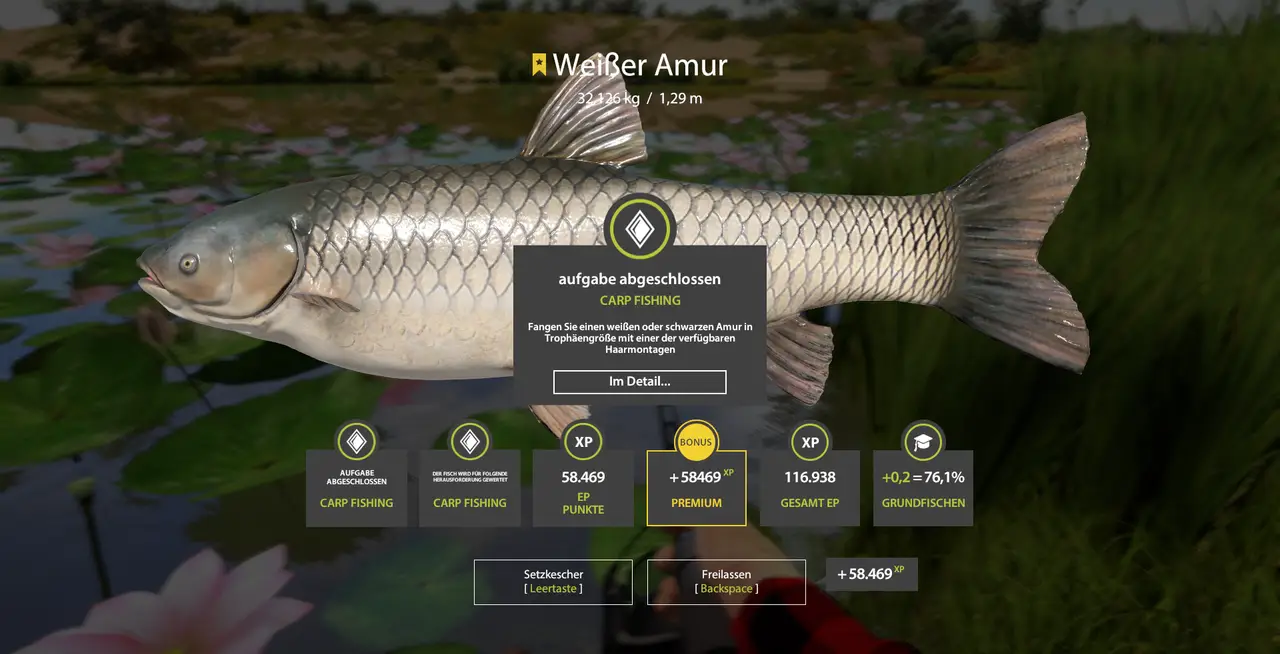
Task: Choose the EP Punkte tile
Action: coord(583,488)
